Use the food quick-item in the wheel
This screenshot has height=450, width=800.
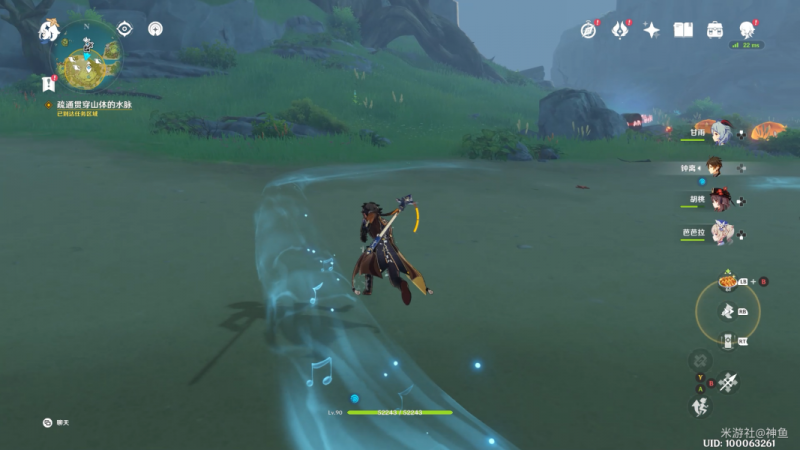tap(727, 283)
